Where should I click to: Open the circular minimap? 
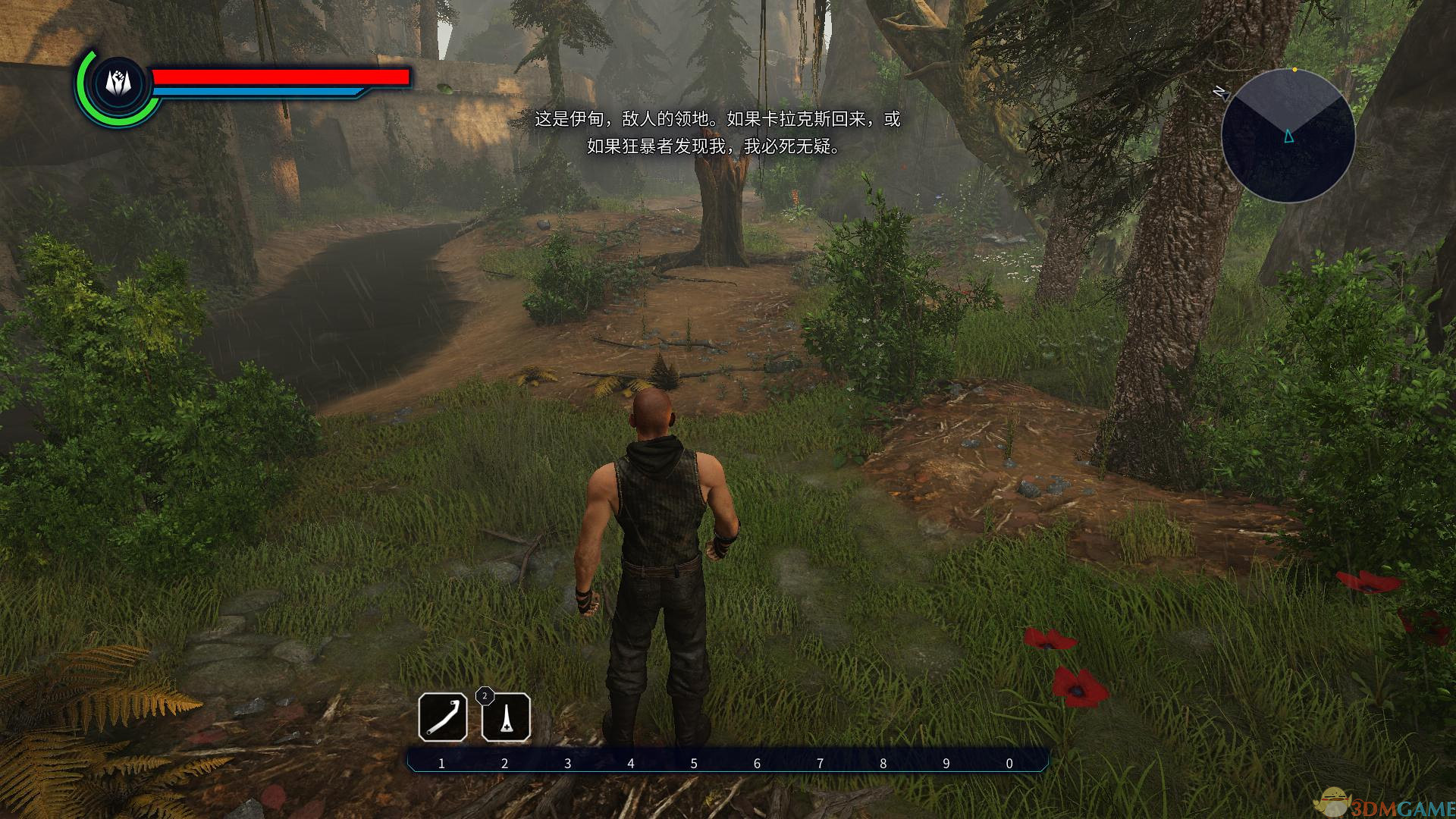pyautogui.click(x=1288, y=136)
